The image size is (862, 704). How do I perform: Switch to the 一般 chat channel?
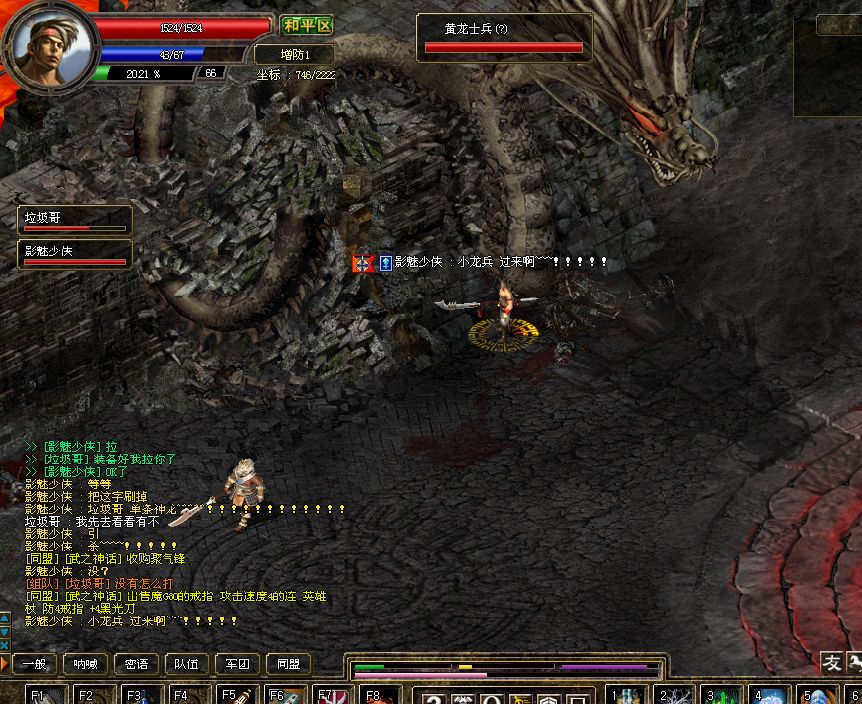click(34, 664)
